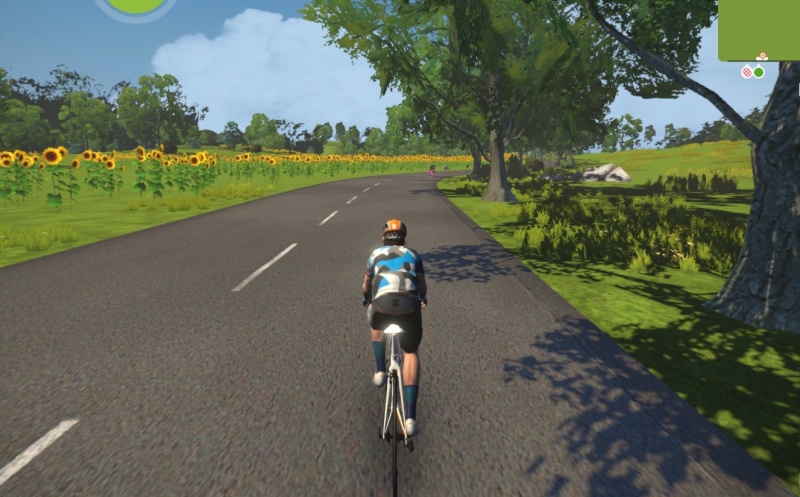The height and width of the screenshot is (497, 800).
Task: Activate the green power-up circle
Action: (x=136, y=6)
